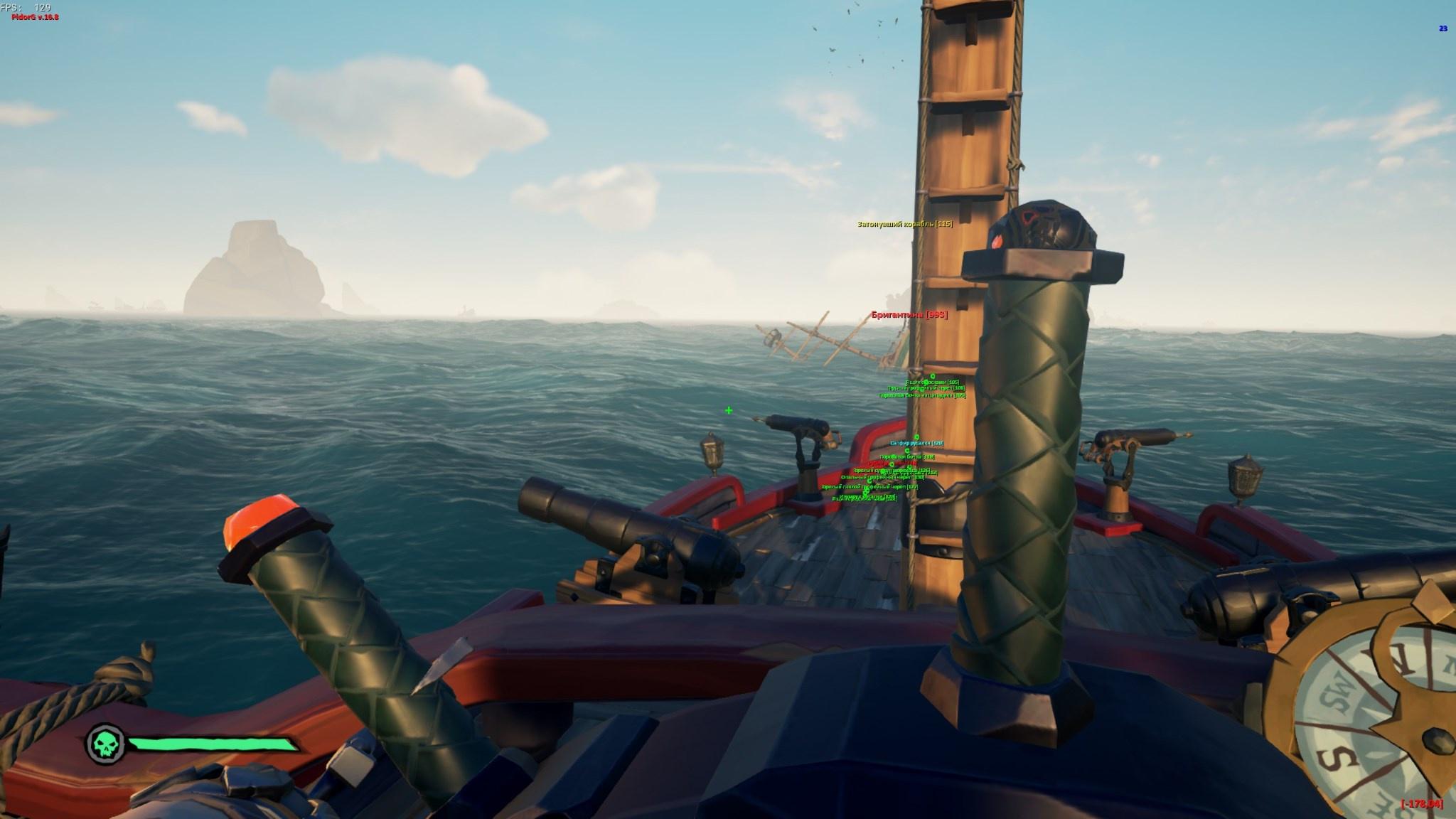This screenshot has height=819, width=1456.
Task: Click the blue 23 indicator top right corner
Action: coord(1445,30)
